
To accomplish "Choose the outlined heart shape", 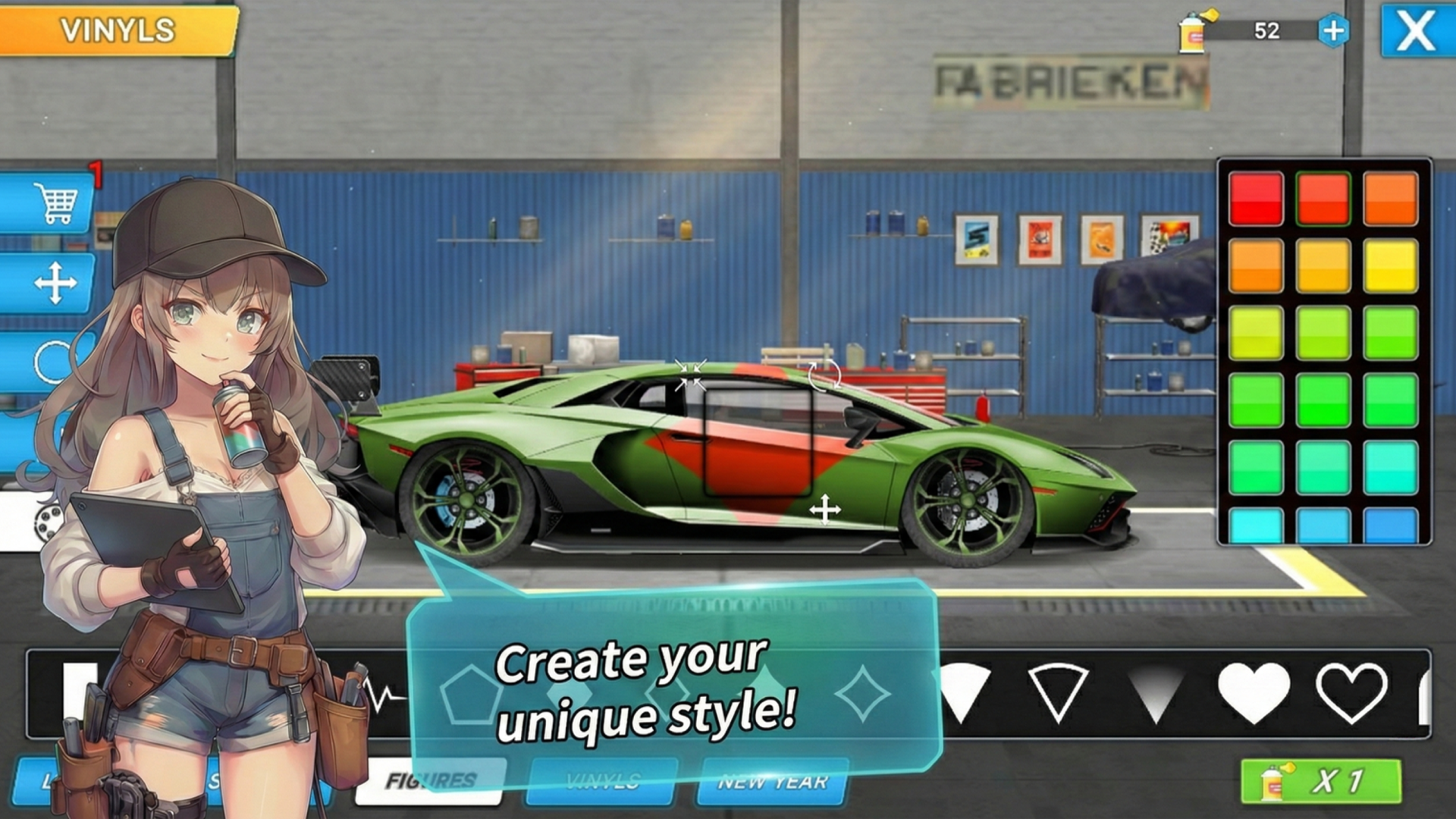I will [1351, 692].
